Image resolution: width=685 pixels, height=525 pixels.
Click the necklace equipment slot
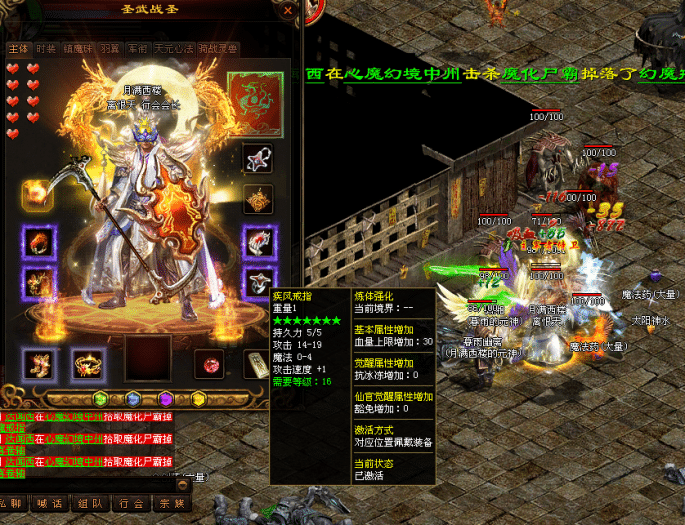[x=258, y=158]
